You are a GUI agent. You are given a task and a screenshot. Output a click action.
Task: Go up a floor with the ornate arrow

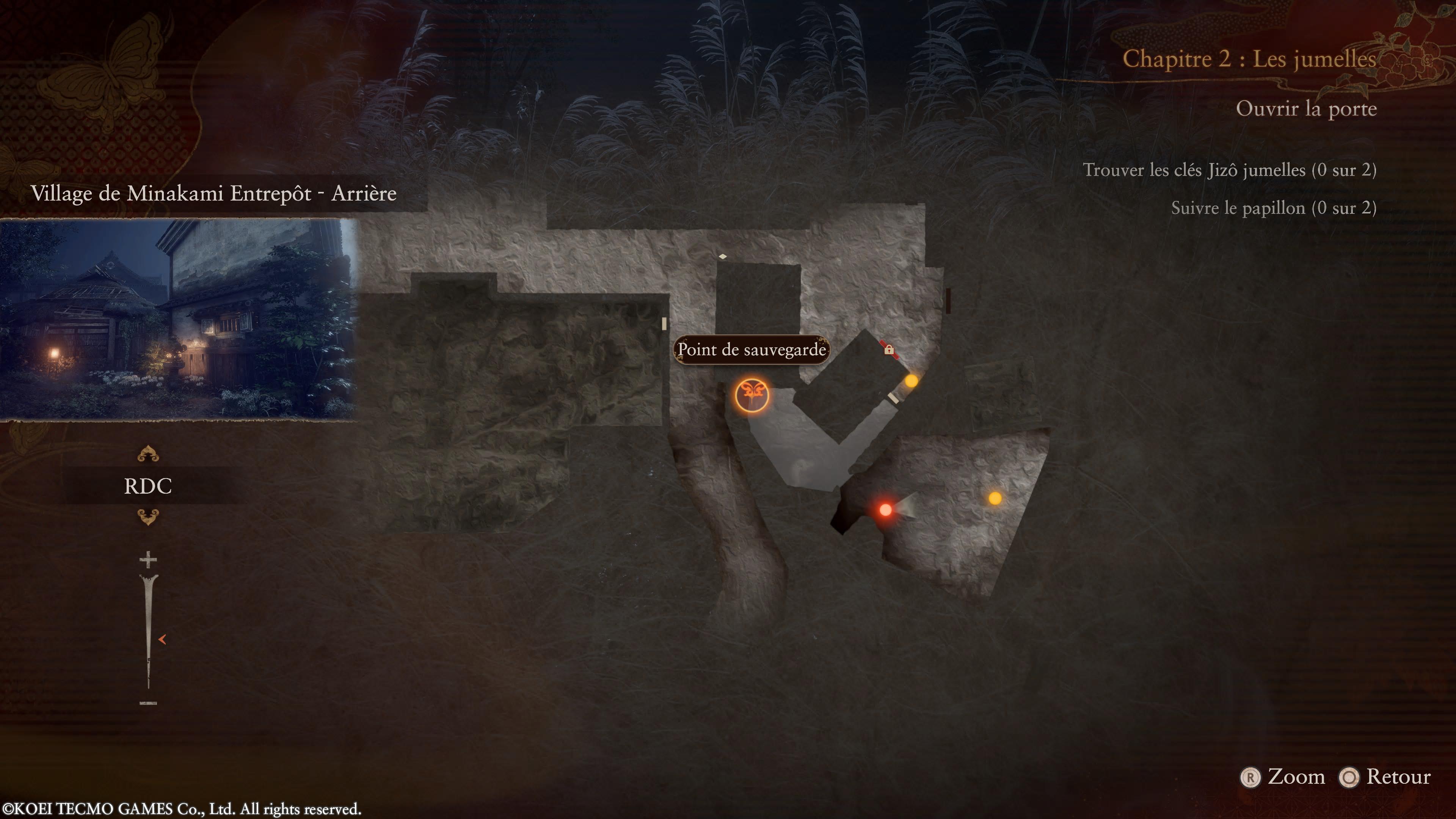[148, 454]
